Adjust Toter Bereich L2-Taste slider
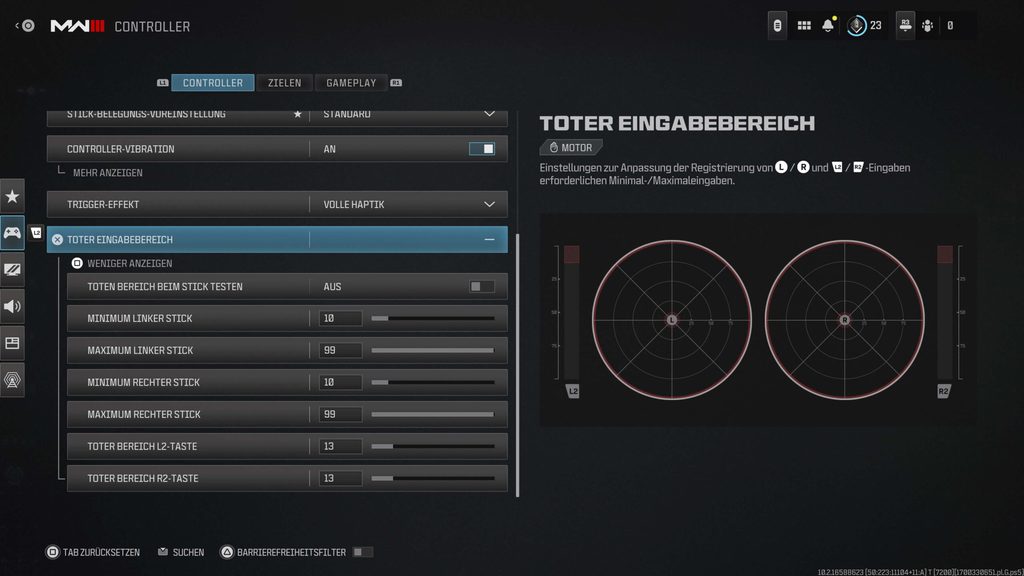This screenshot has height=576, width=1024. coord(432,447)
